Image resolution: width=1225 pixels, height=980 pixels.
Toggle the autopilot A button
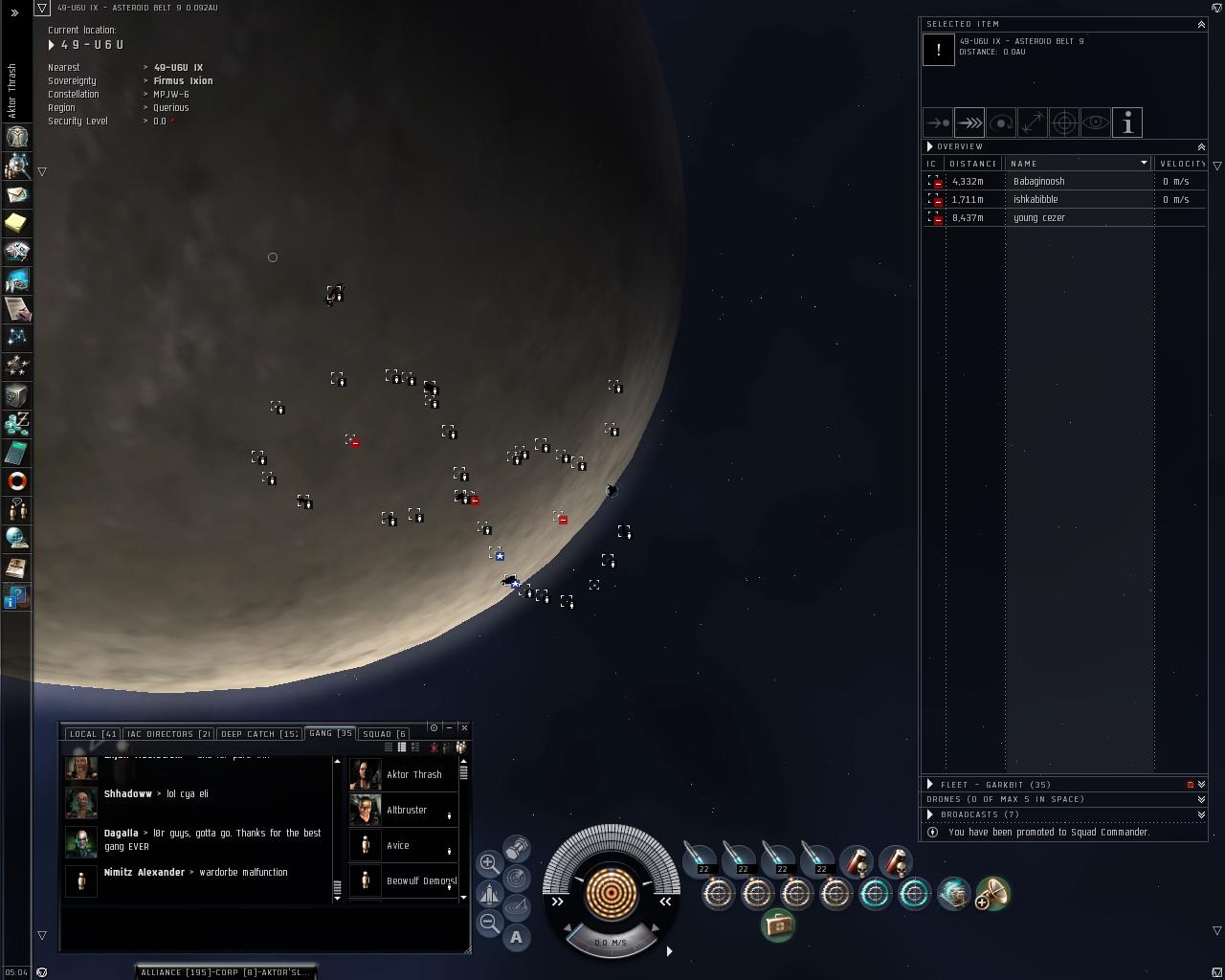(x=516, y=938)
